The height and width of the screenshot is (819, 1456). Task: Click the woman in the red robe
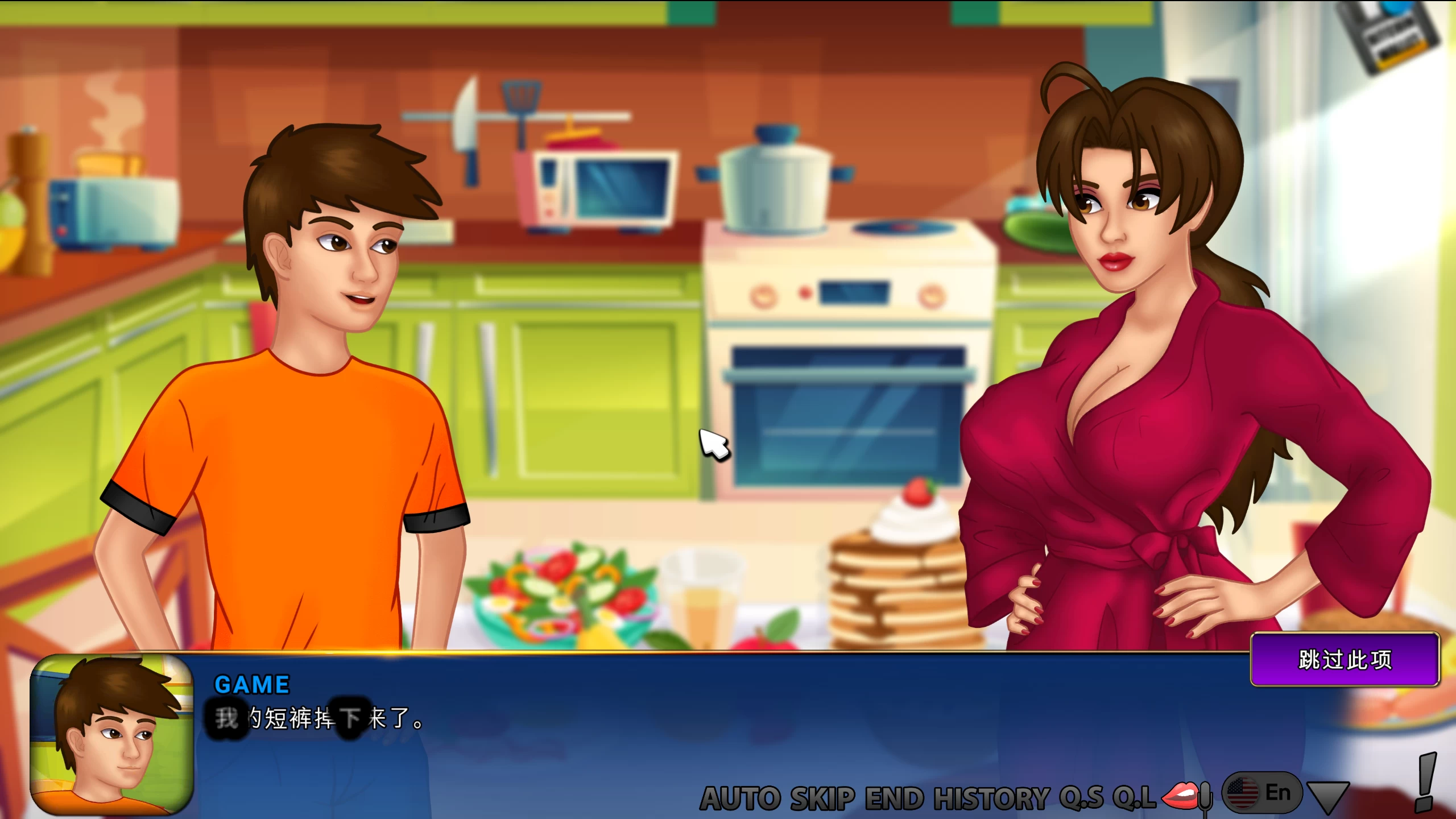(1137, 398)
